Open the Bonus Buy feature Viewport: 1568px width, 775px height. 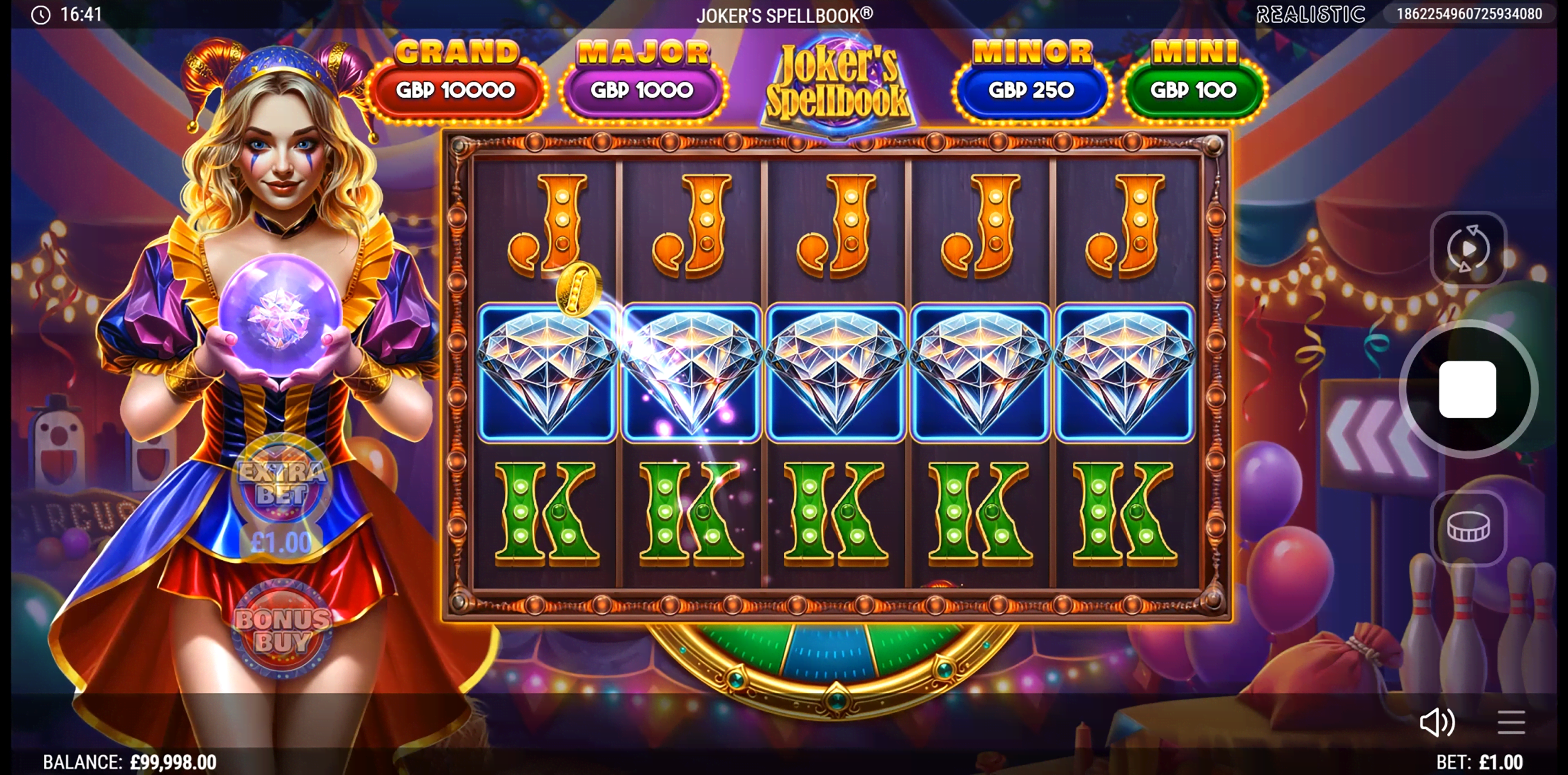pyautogui.click(x=283, y=630)
